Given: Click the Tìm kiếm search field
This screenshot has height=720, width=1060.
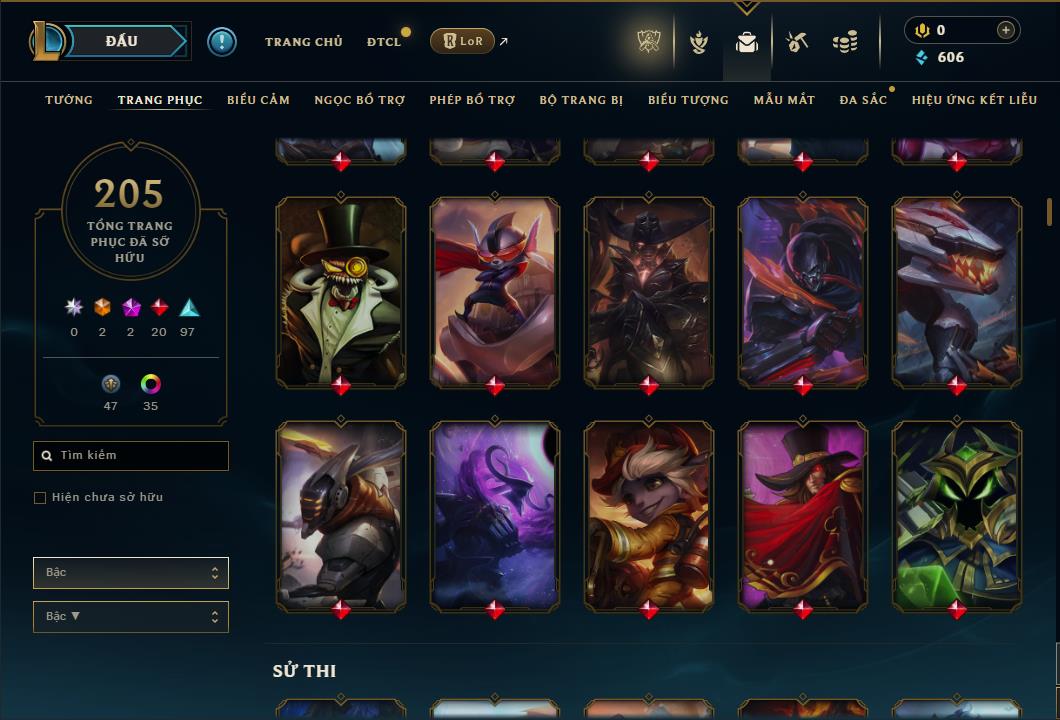Looking at the screenshot, I should pyautogui.click(x=131, y=456).
